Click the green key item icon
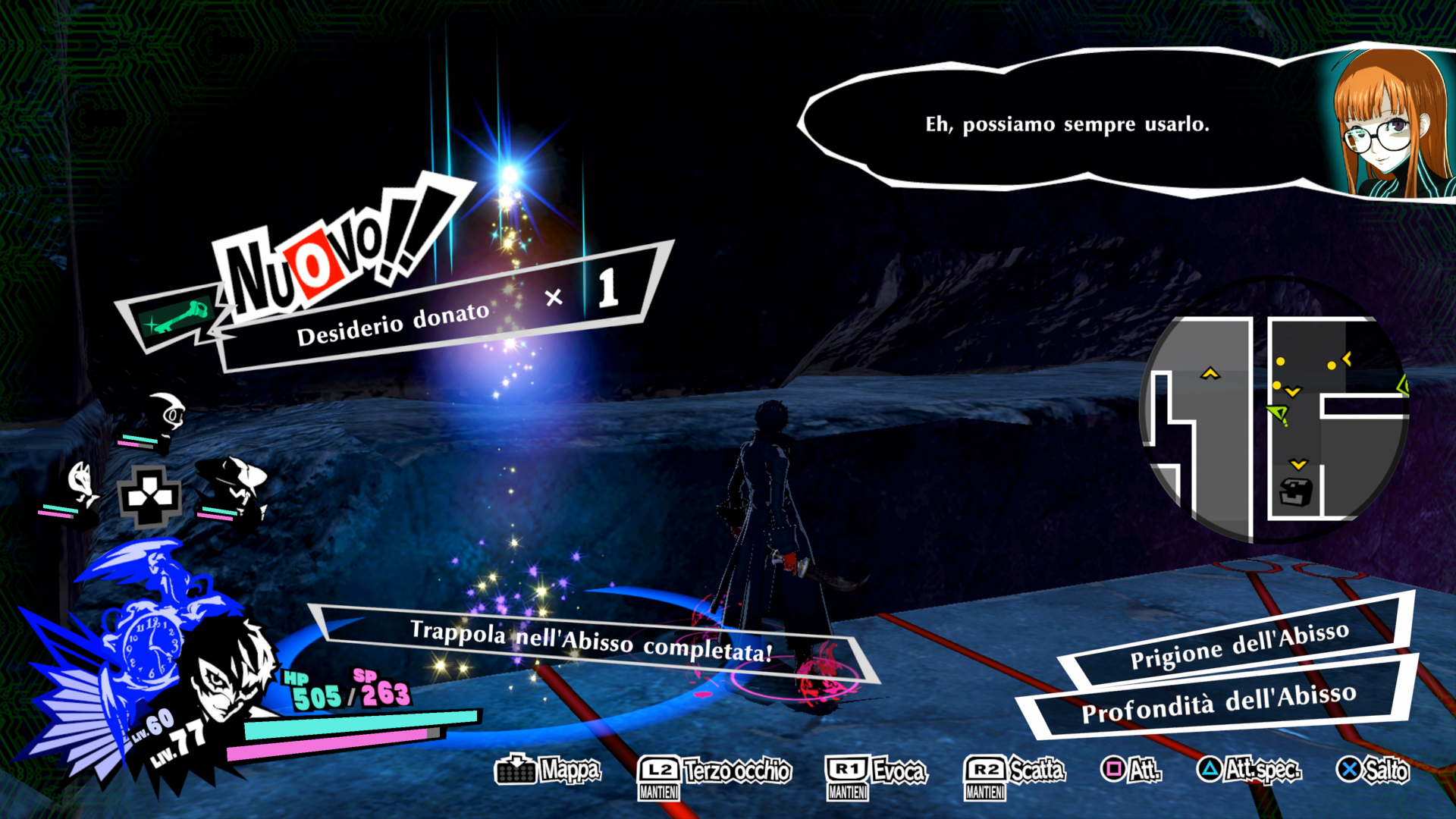The image size is (1456, 819). [176, 318]
